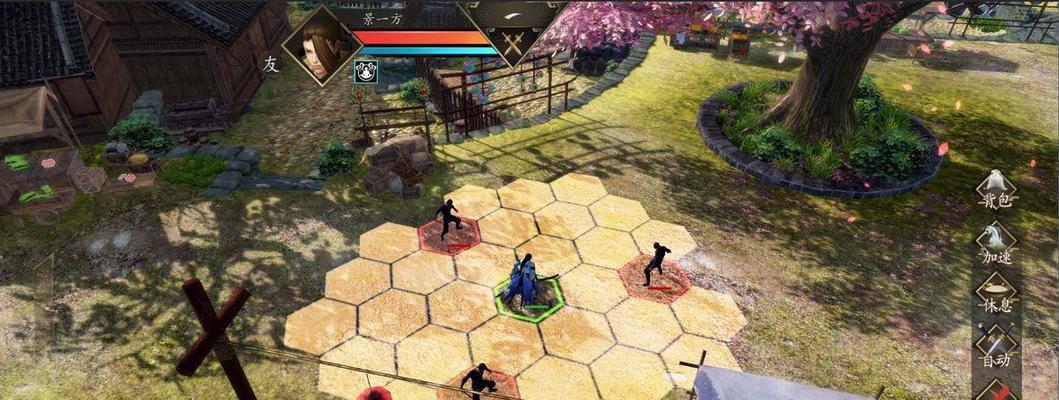Select the crossed swords weapon icon
This screenshot has height=400, width=1059.
pyautogui.click(x=513, y=44)
